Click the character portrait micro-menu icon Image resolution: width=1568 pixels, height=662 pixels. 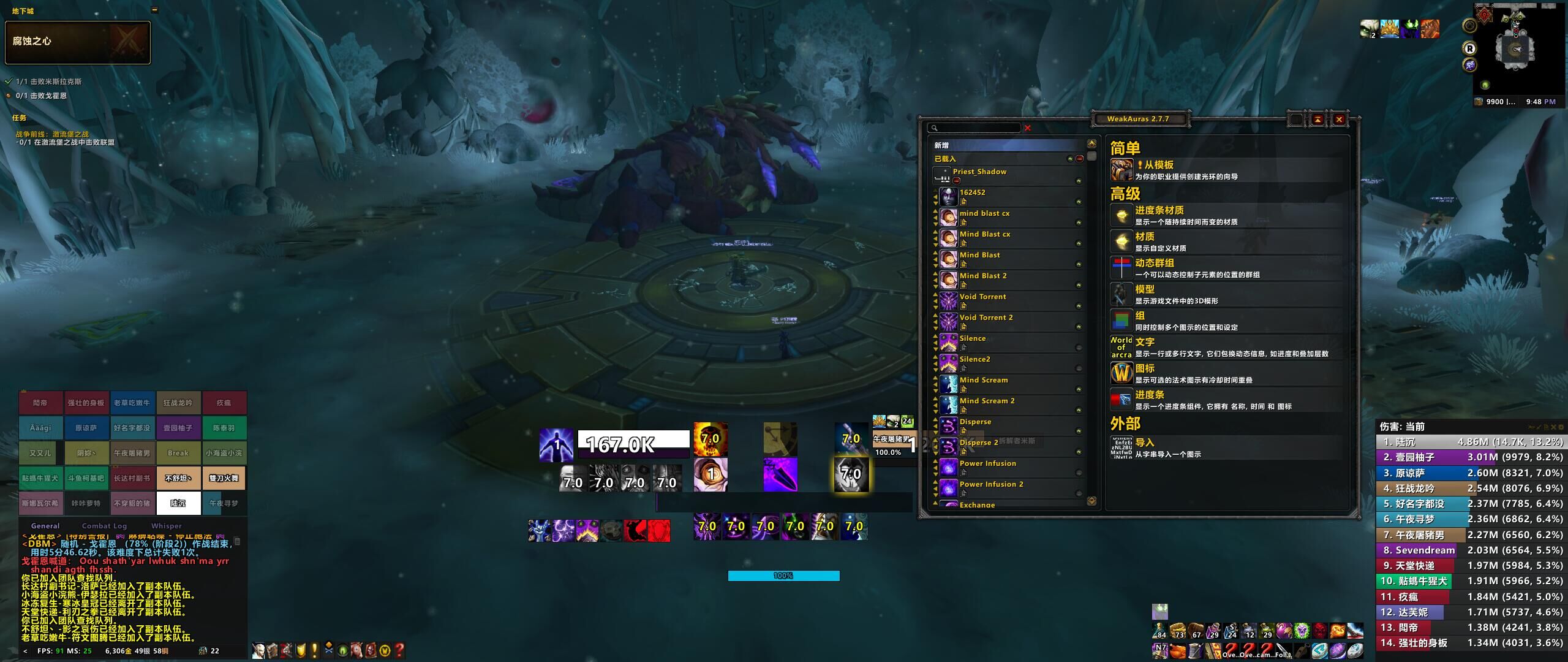pos(260,650)
